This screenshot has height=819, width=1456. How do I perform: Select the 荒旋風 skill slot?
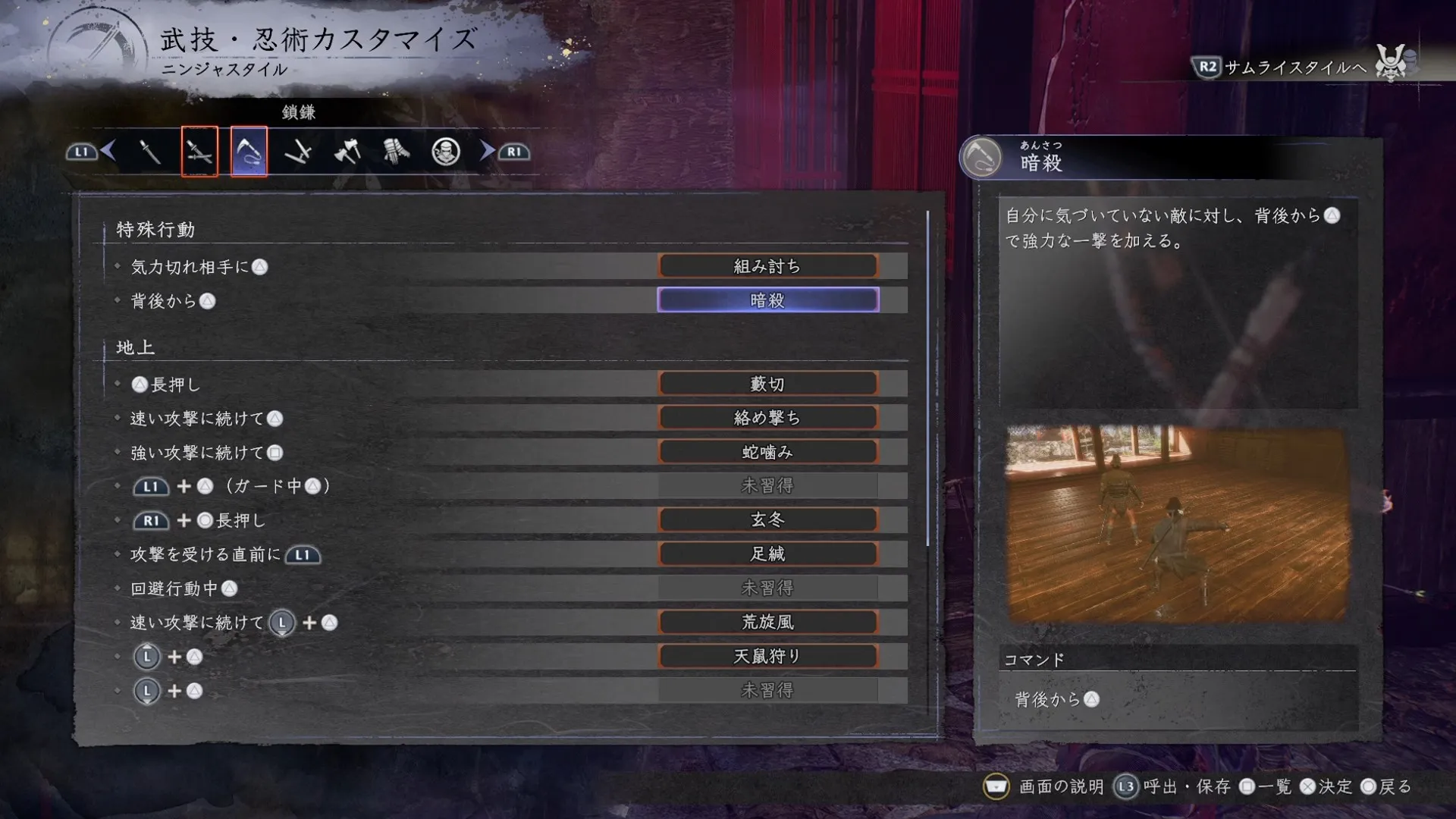click(767, 623)
